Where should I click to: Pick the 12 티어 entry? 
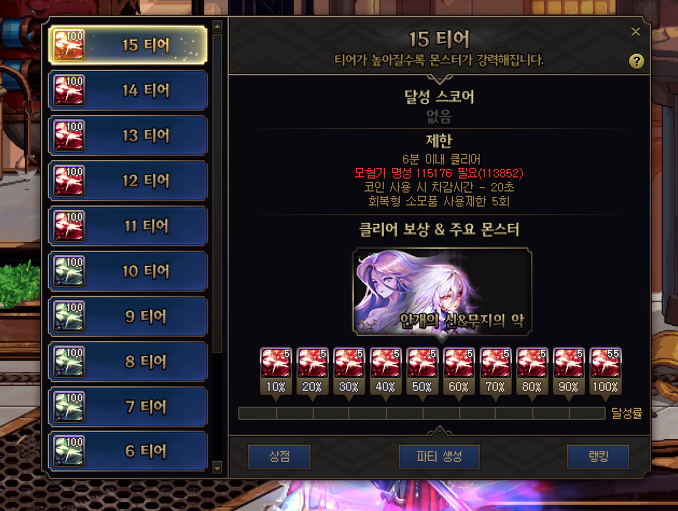coord(128,181)
